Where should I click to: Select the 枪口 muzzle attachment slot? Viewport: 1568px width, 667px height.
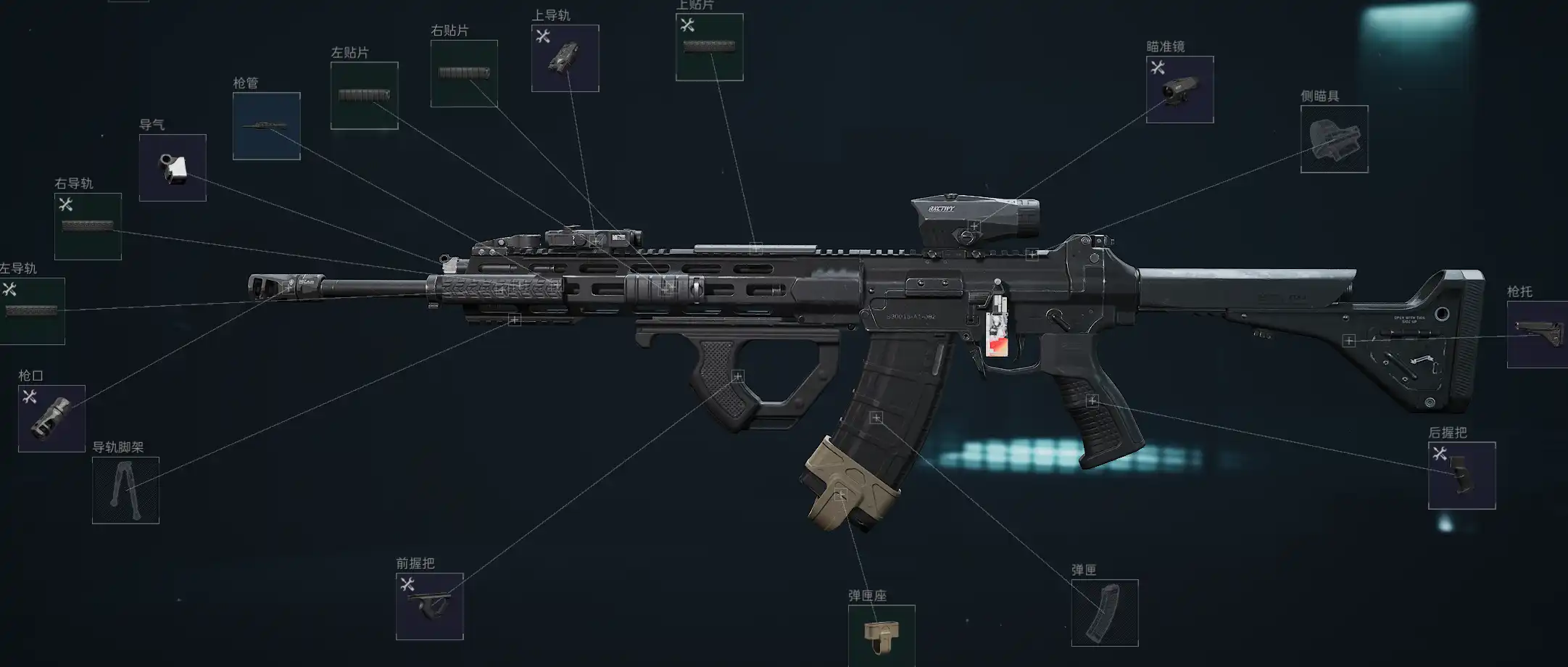[51, 418]
